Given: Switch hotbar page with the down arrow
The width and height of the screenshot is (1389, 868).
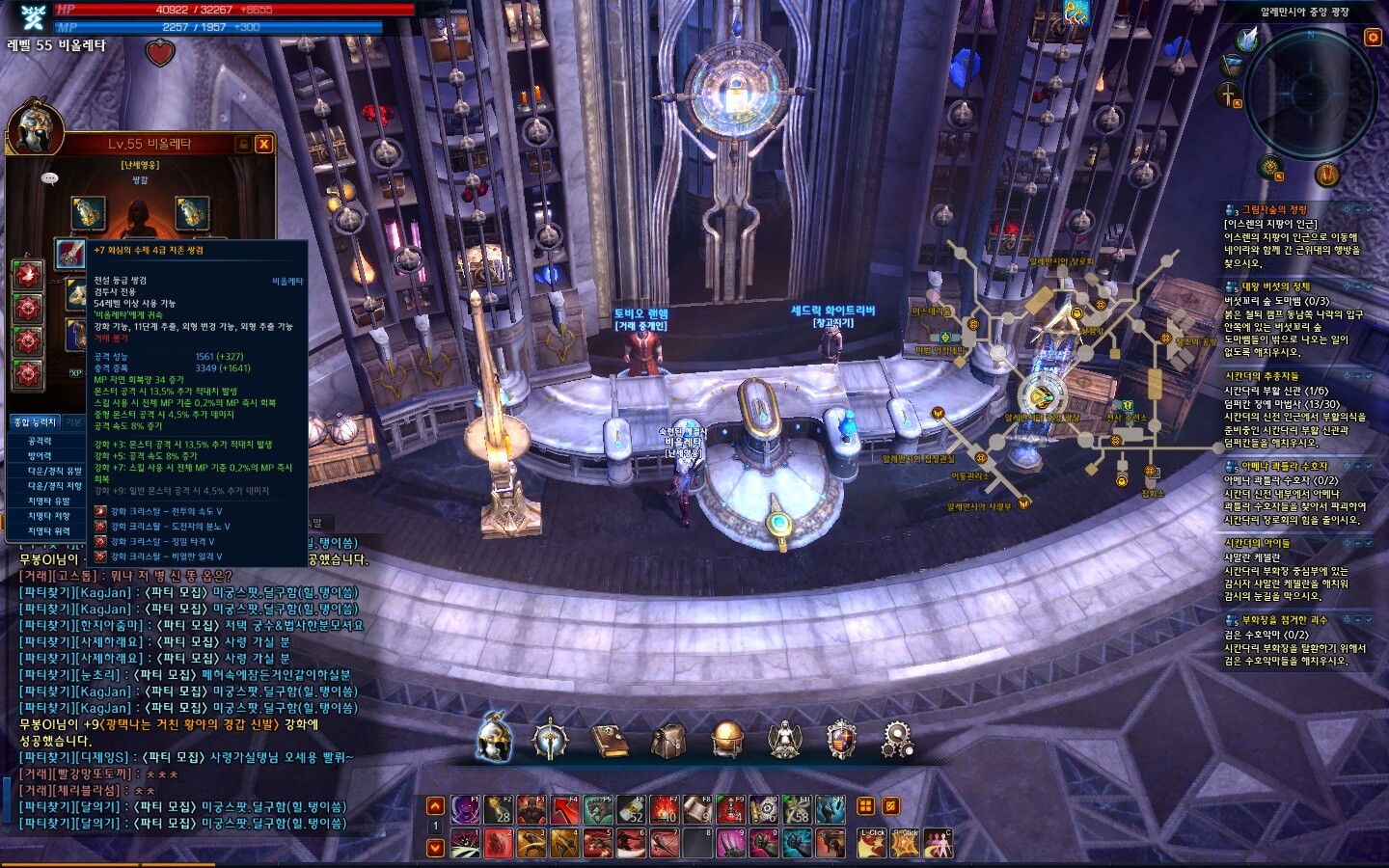Looking at the screenshot, I should click(x=435, y=847).
